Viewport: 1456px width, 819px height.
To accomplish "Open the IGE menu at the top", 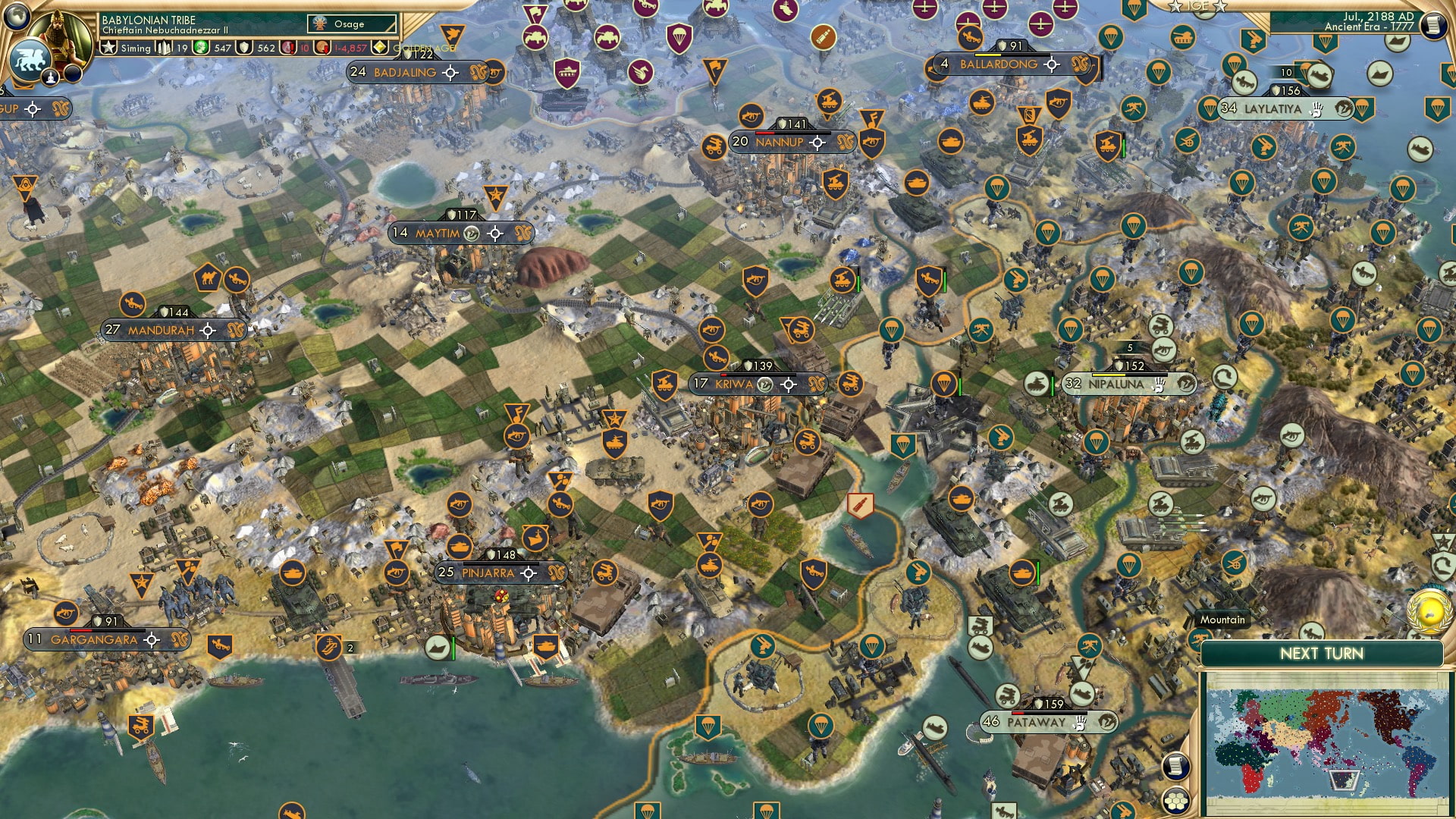I will click(1198, 6).
